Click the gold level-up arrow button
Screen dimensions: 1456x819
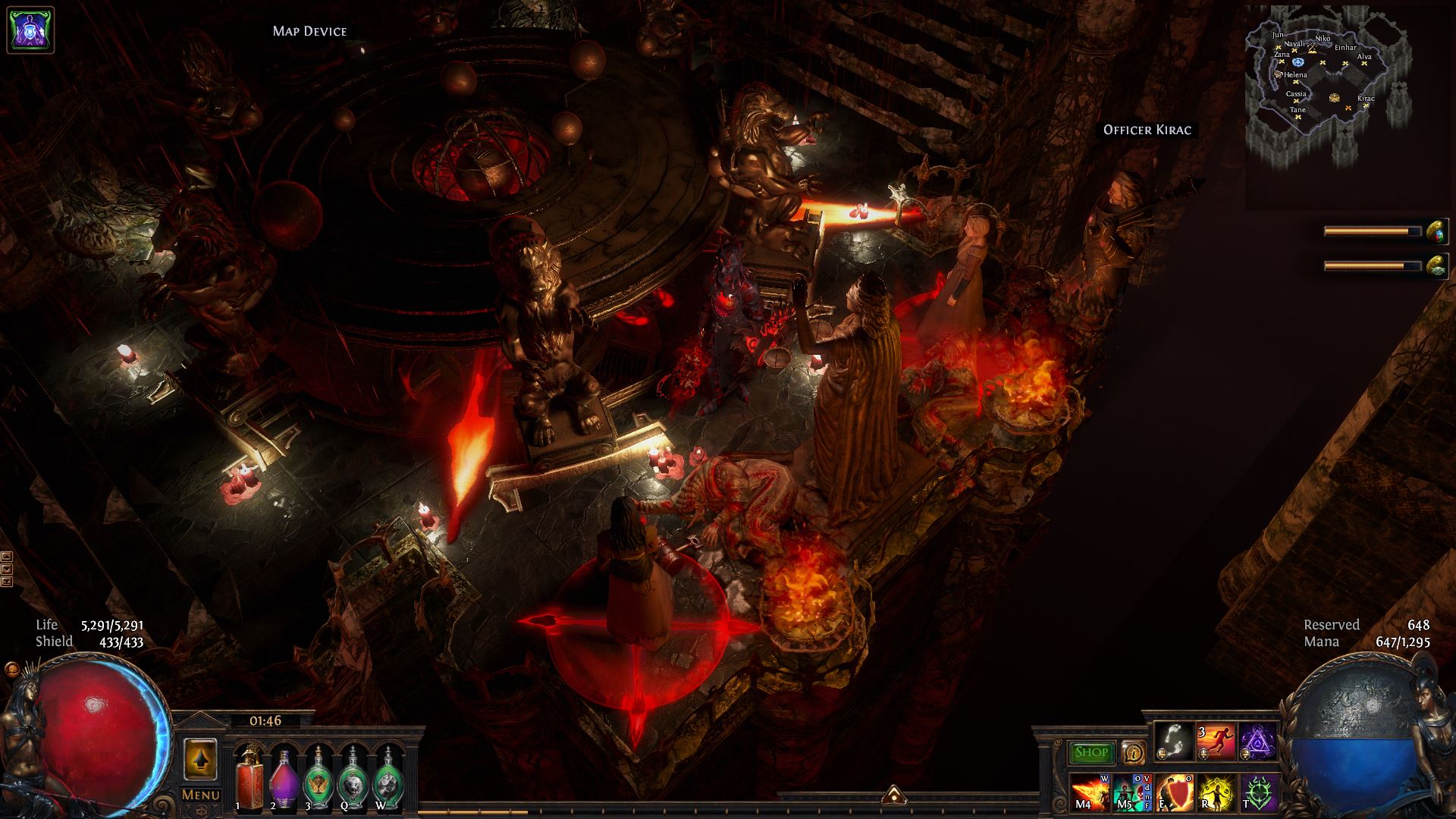200,758
